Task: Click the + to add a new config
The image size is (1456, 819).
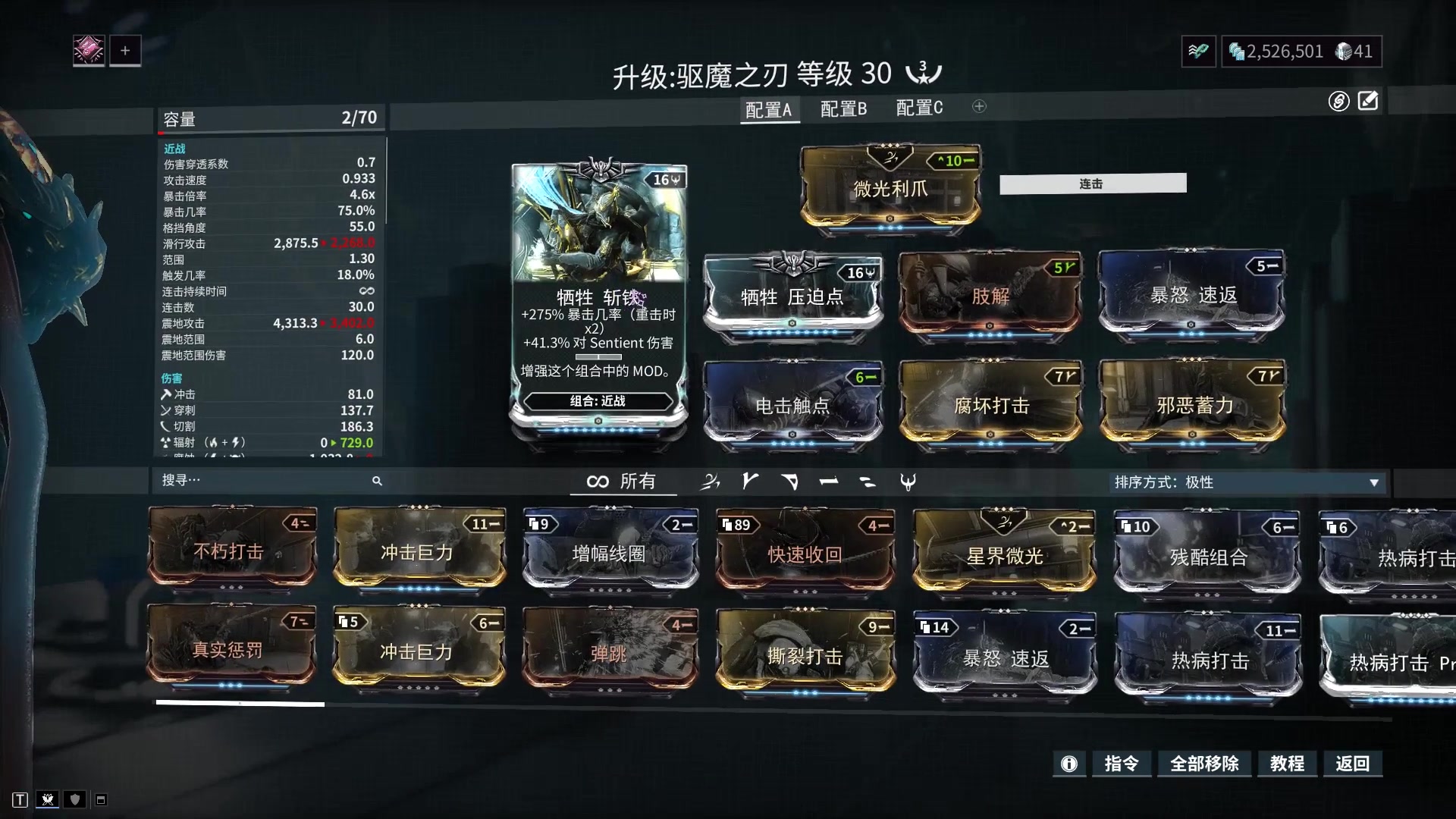Action: [x=979, y=107]
